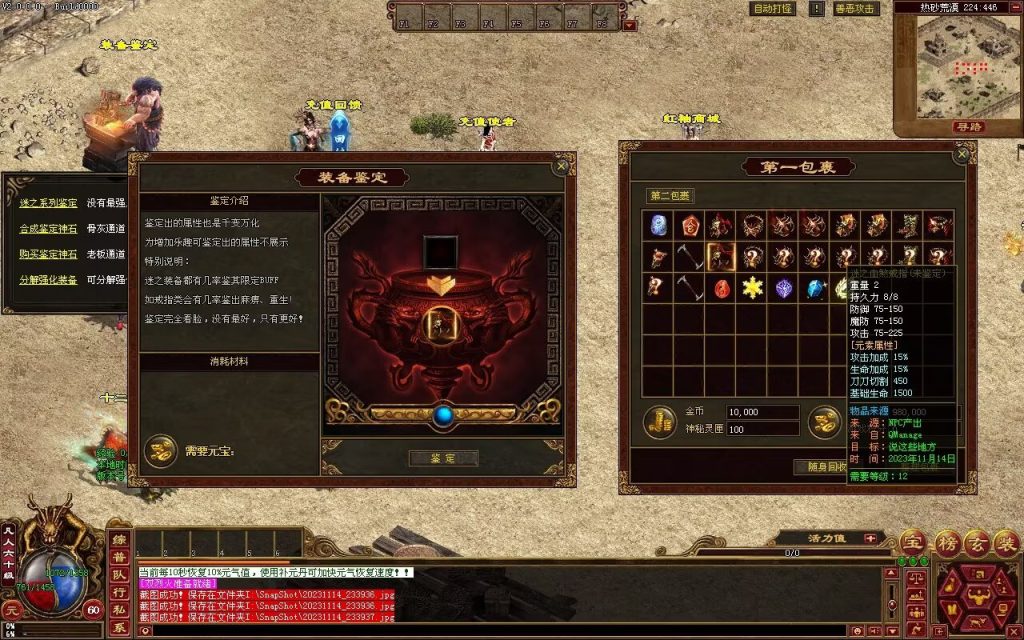This screenshot has width=1024, height=640.
Task: Open the 迷之系列鉴定 menu link
Action: 48,203
